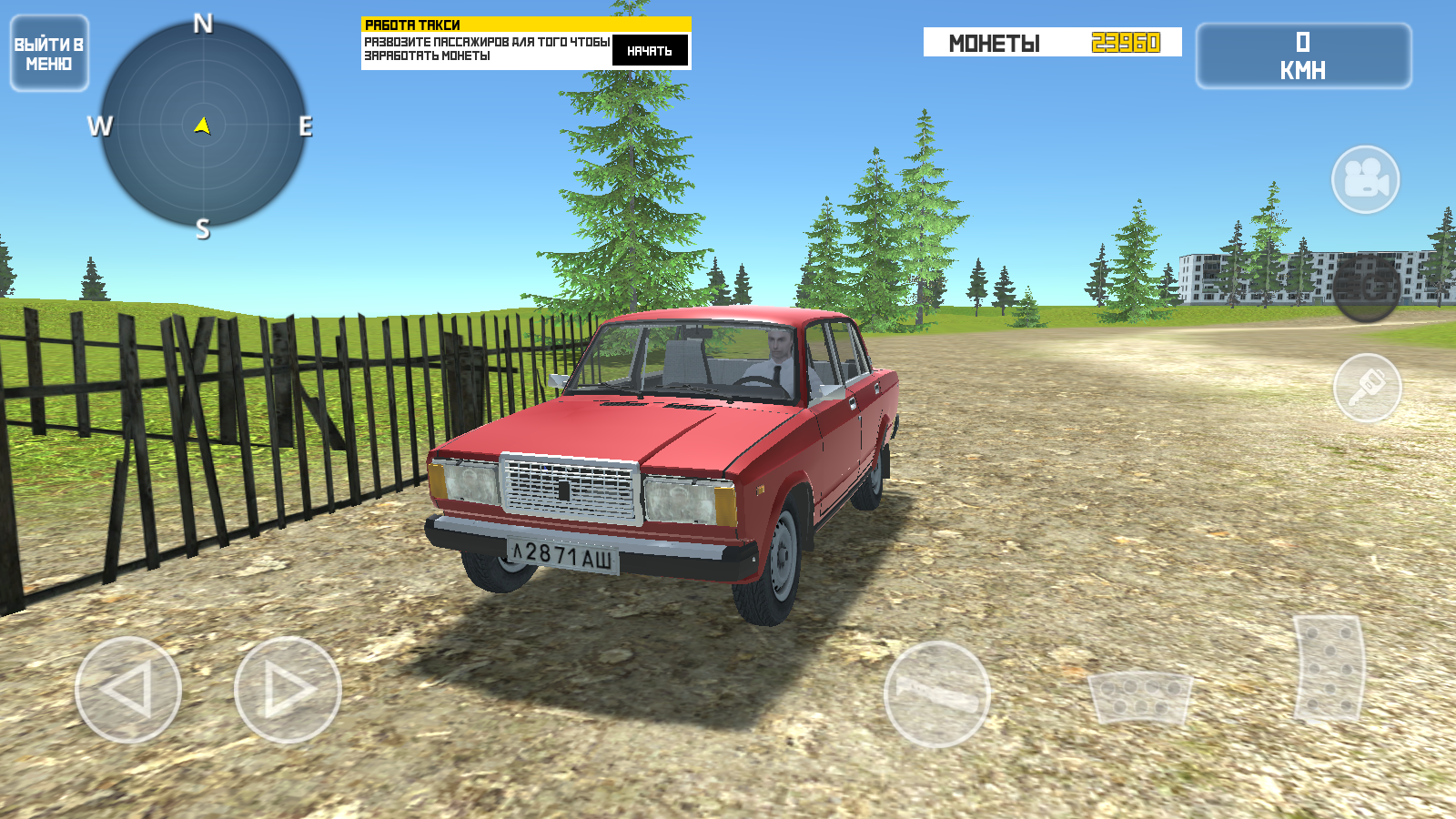Start the taxi job with НАЧАТЬ
Screen dimensions: 1456x819
pyautogui.click(x=650, y=51)
